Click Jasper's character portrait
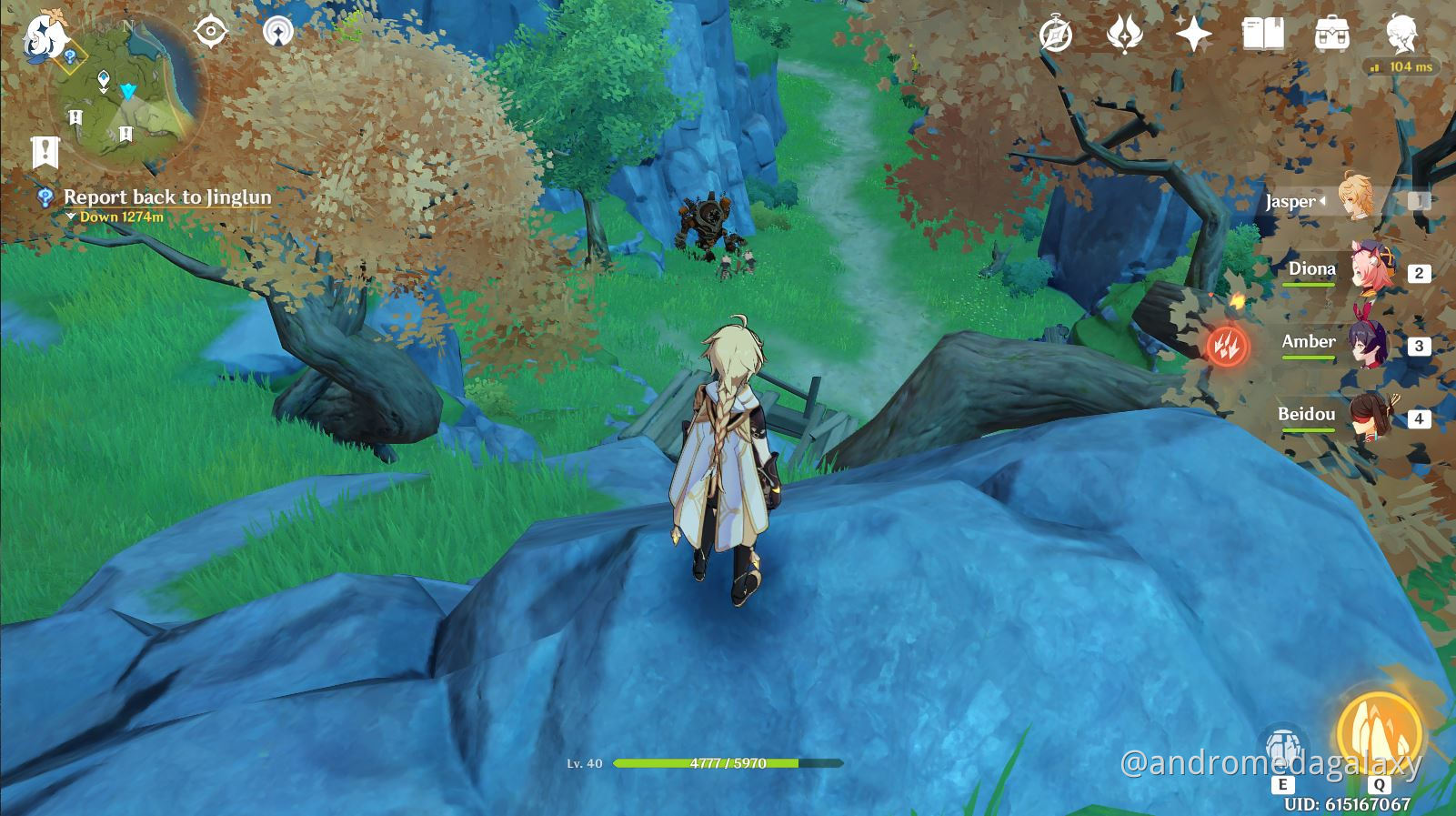The image size is (1456, 816). click(1355, 198)
